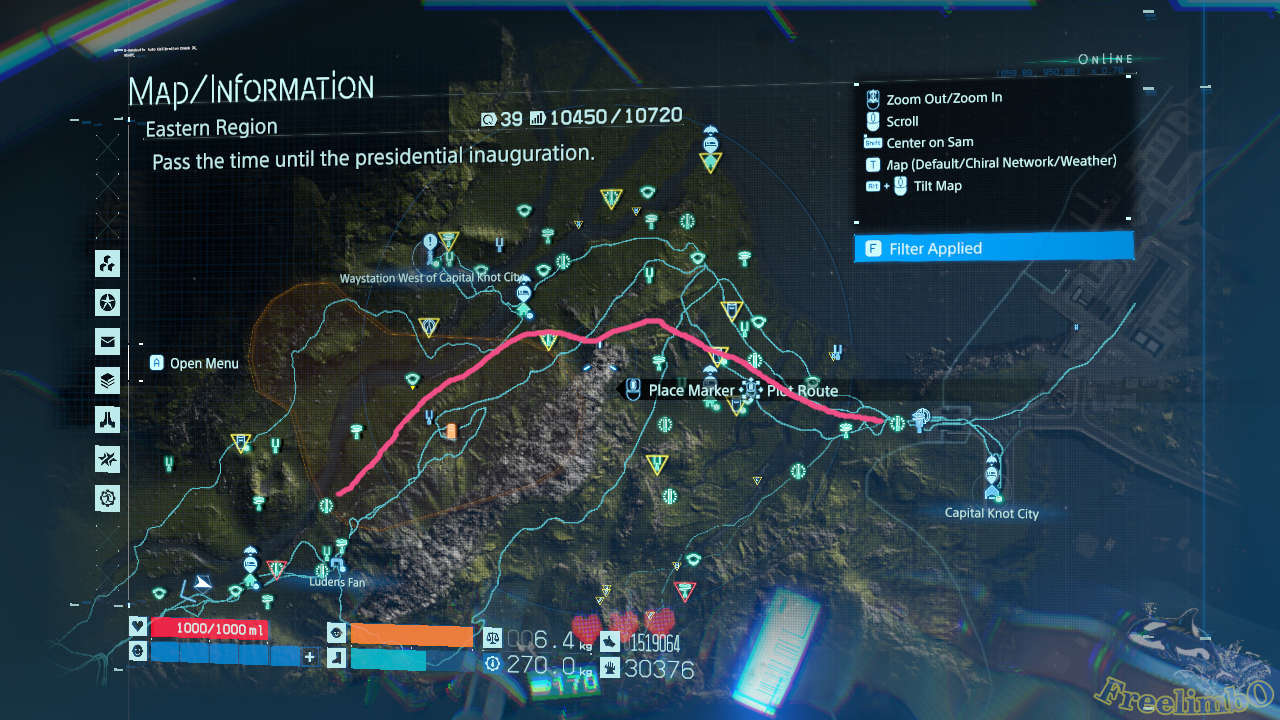Viewport: 1280px width, 720px height.
Task: Click the gear-shaped sidebar icon
Action: (108, 497)
